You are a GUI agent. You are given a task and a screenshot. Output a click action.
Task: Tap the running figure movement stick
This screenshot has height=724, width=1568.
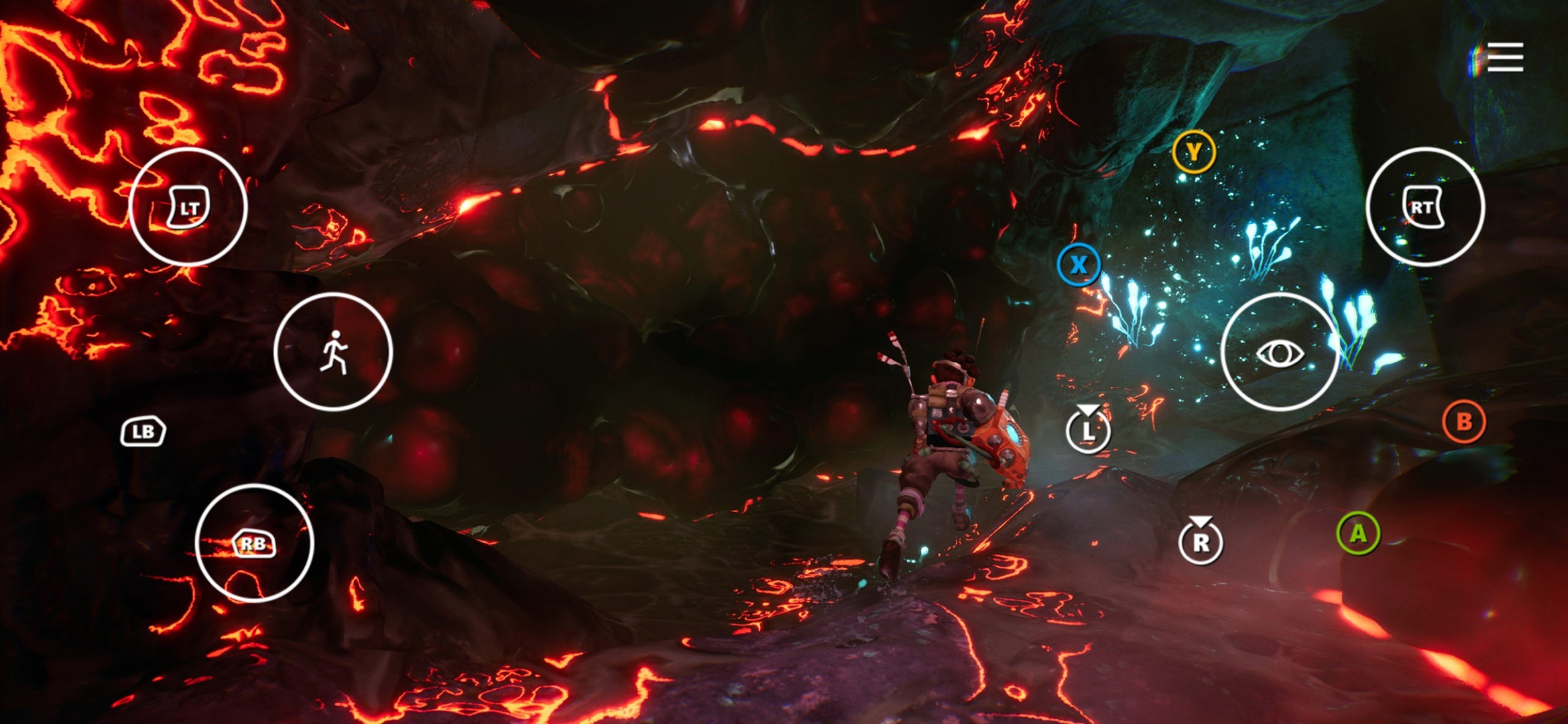pyautogui.click(x=333, y=352)
